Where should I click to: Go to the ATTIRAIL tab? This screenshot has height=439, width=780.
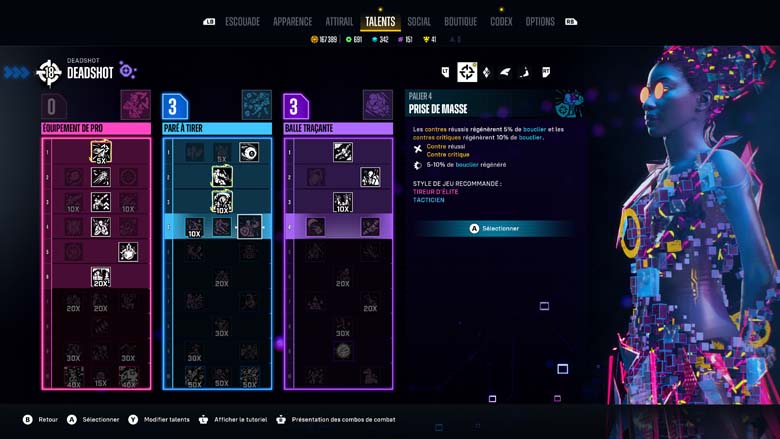(339, 22)
